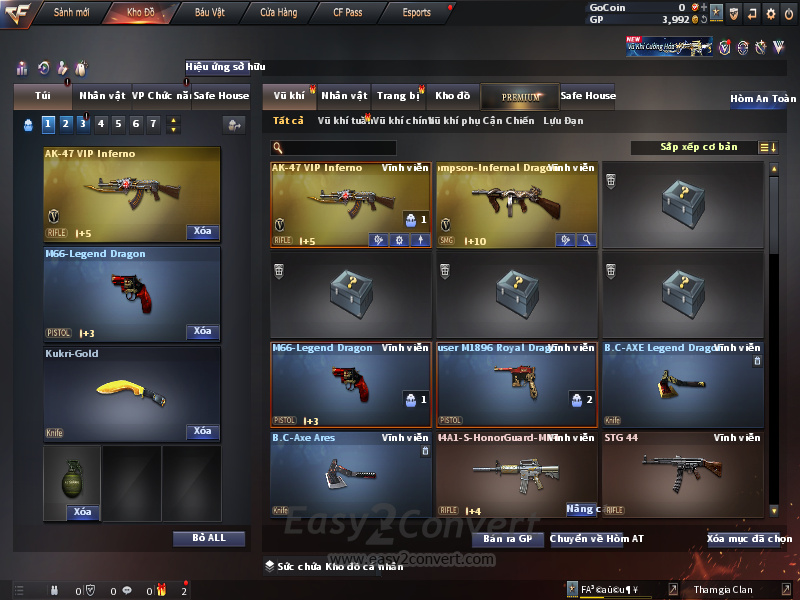Filter by Cận Chiến melee weapons

(507, 121)
